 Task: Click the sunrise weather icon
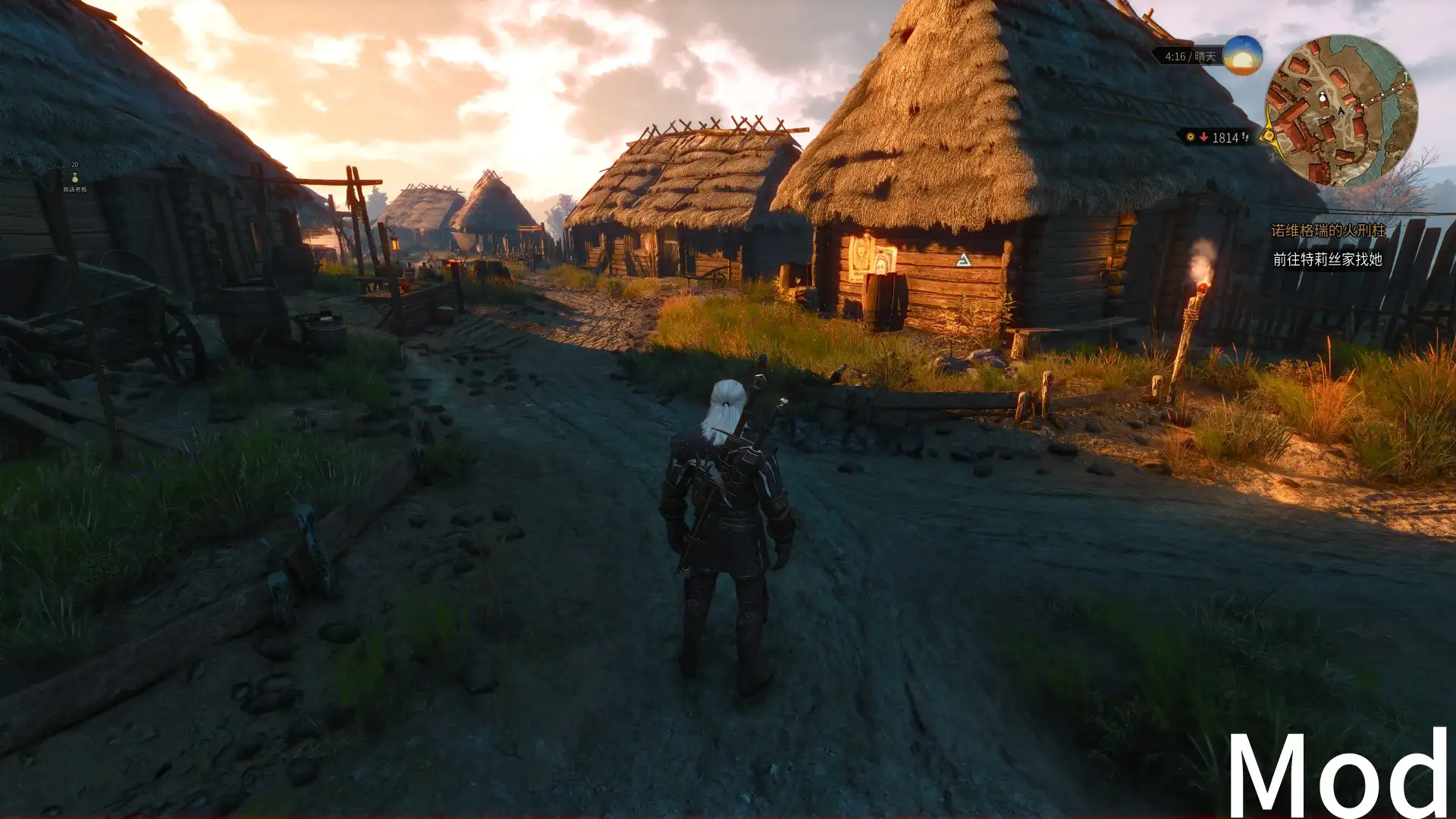(x=1242, y=55)
